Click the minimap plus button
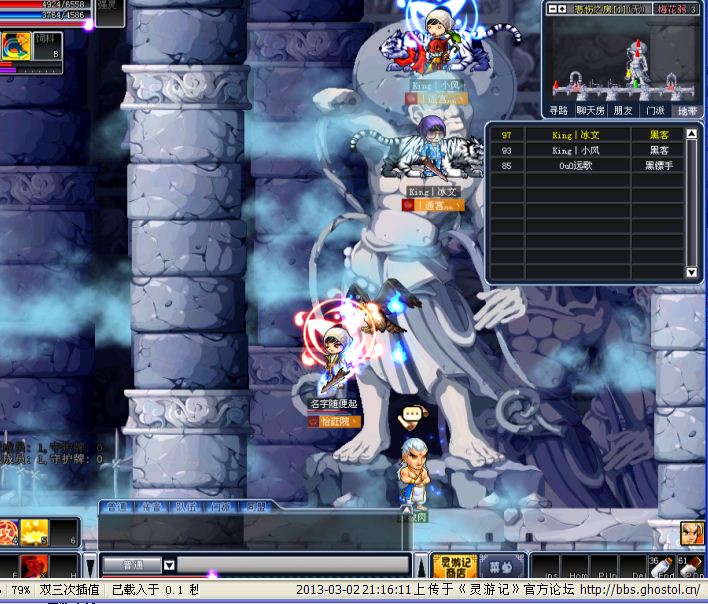This screenshot has height=604, width=708. coord(562,9)
